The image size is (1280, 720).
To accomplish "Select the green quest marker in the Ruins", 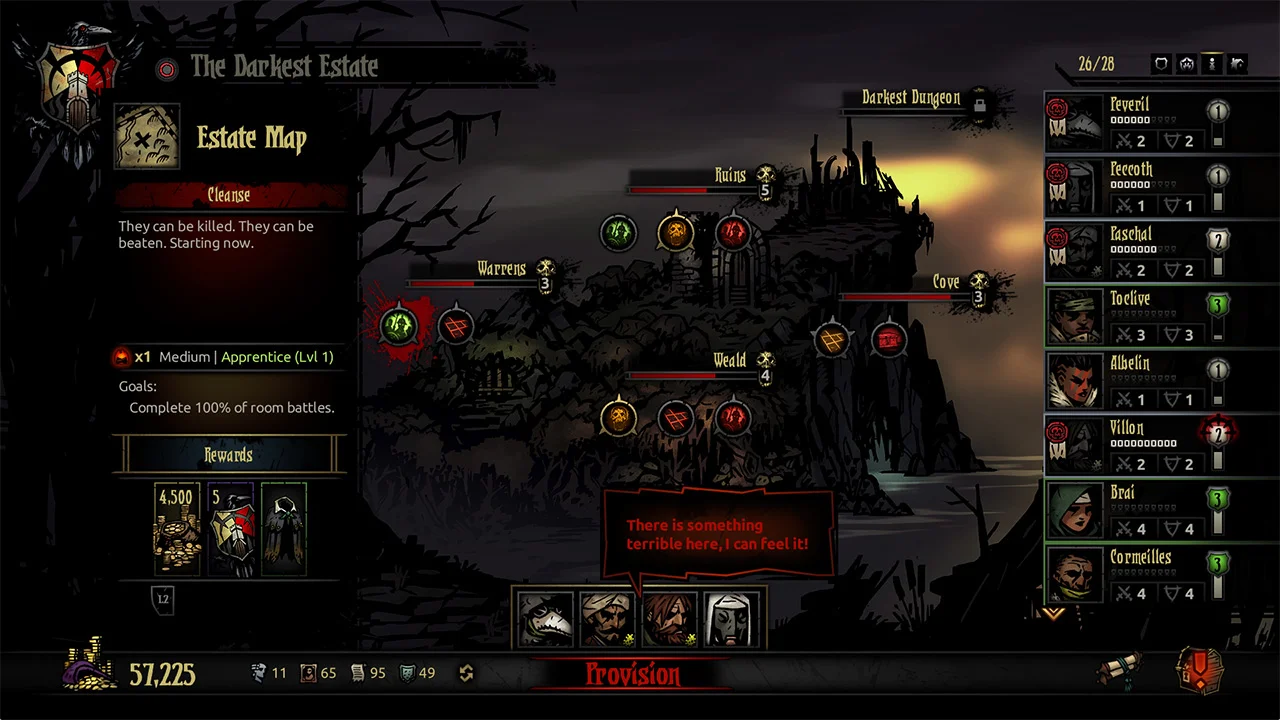I will [x=618, y=232].
